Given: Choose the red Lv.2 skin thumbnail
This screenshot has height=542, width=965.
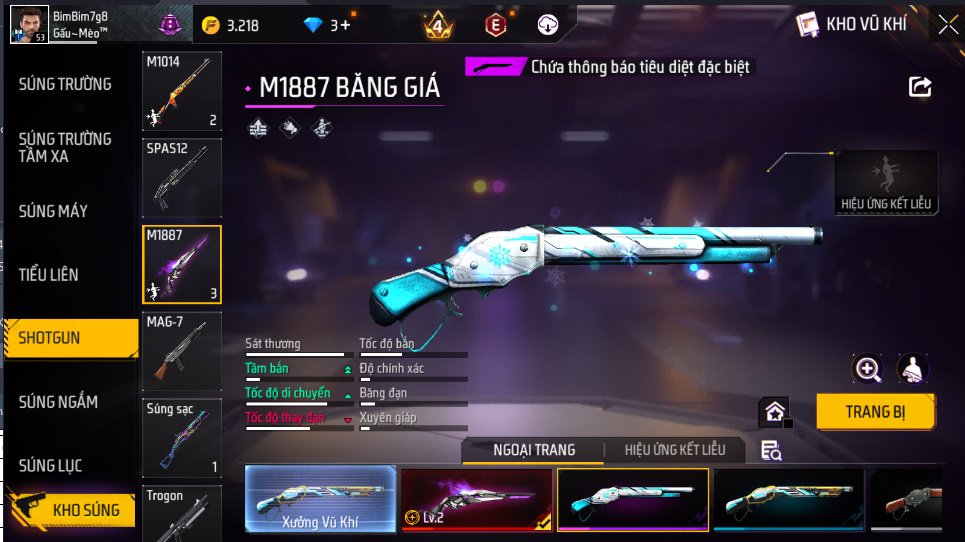Looking at the screenshot, I should point(476,499).
